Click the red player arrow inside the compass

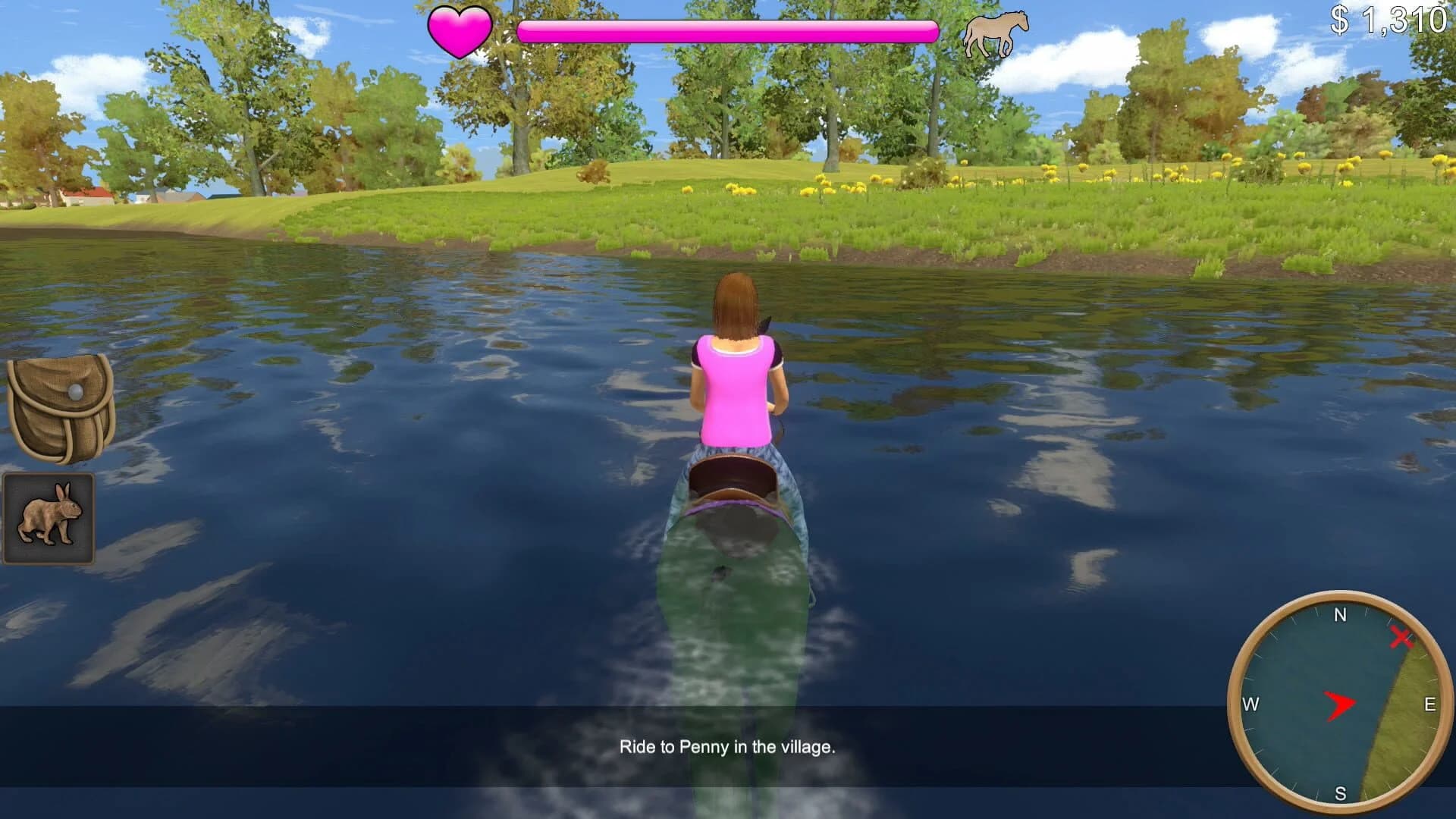1341,705
